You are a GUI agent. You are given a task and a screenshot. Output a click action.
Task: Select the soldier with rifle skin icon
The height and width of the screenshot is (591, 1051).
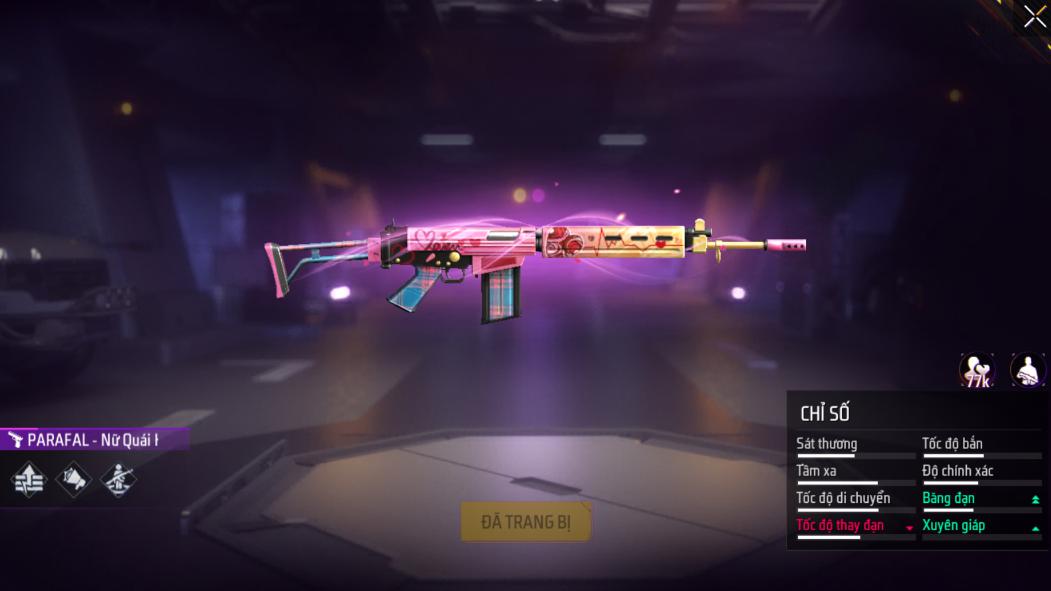(x=118, y=480)
